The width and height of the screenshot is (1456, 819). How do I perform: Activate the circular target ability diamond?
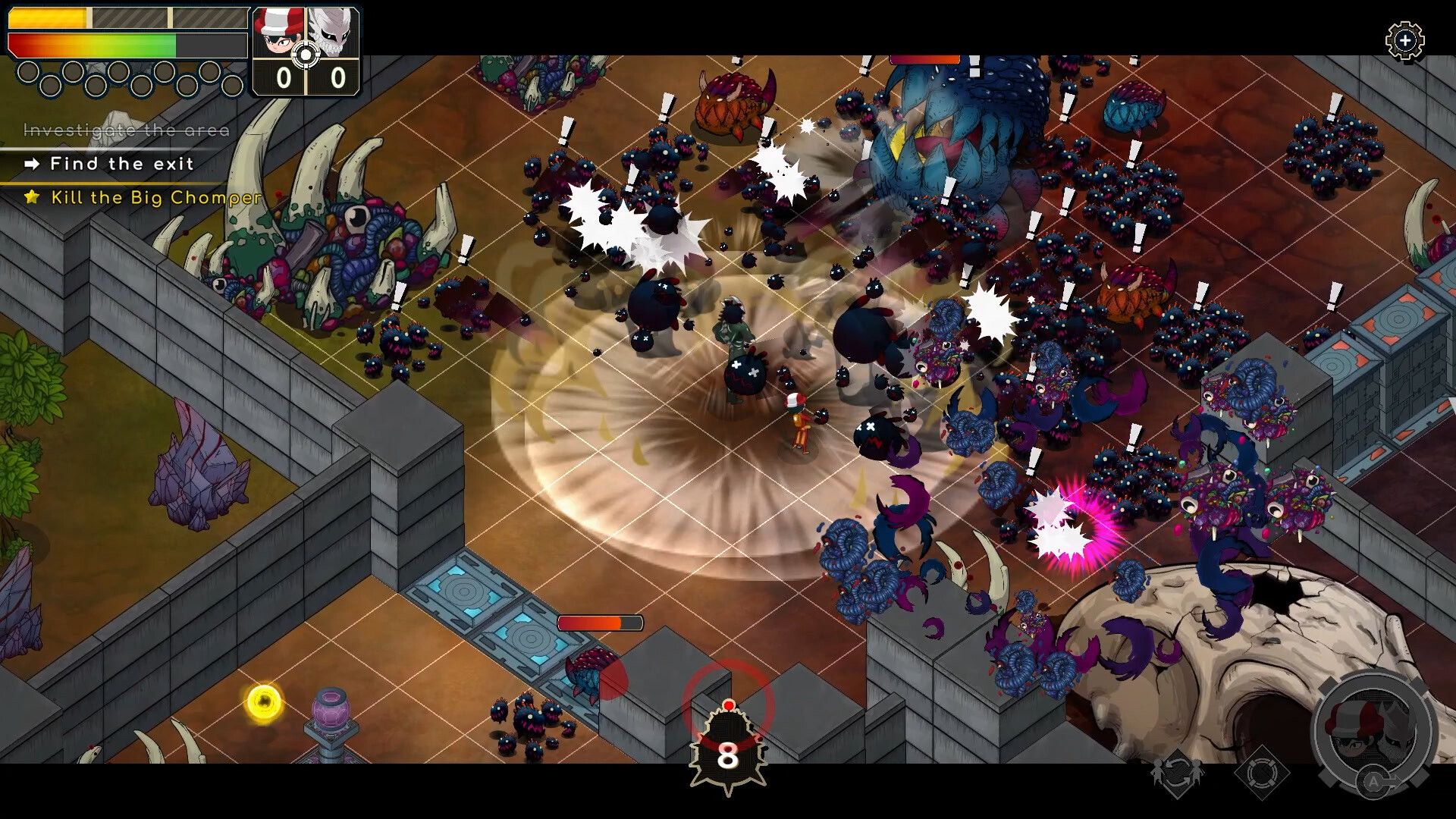[1261, 773]
